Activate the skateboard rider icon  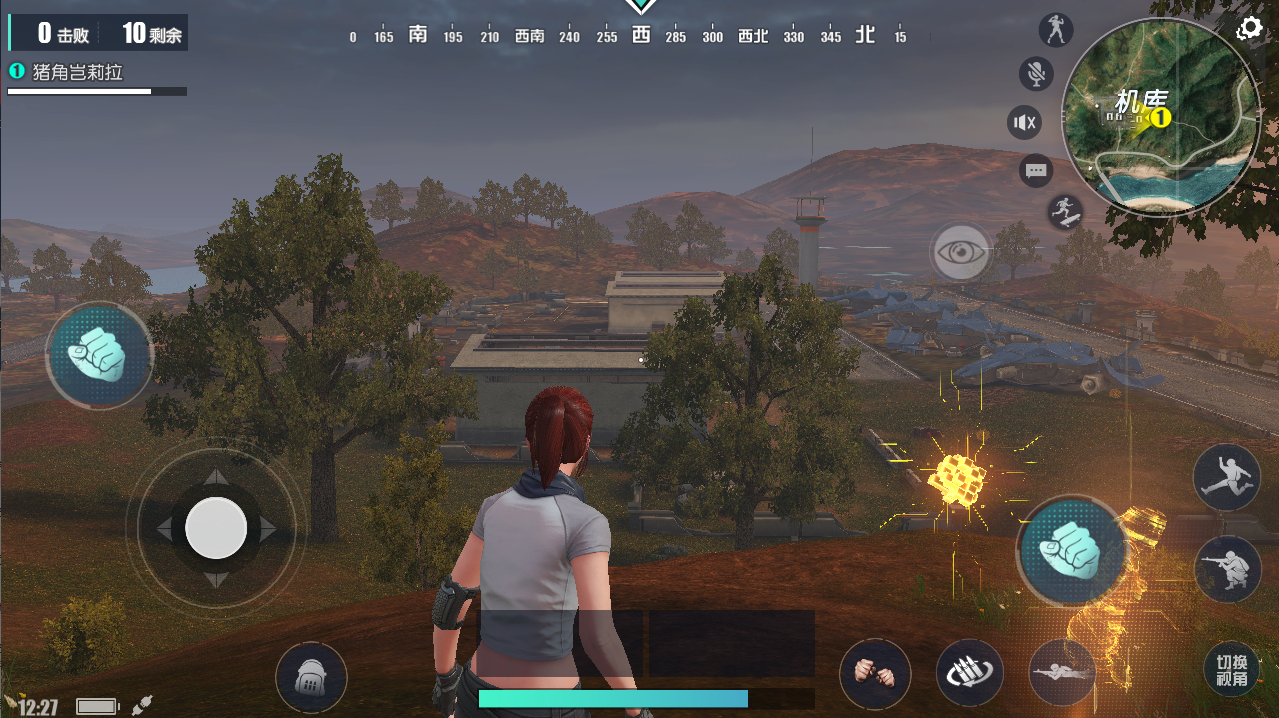coord(1064,211)
